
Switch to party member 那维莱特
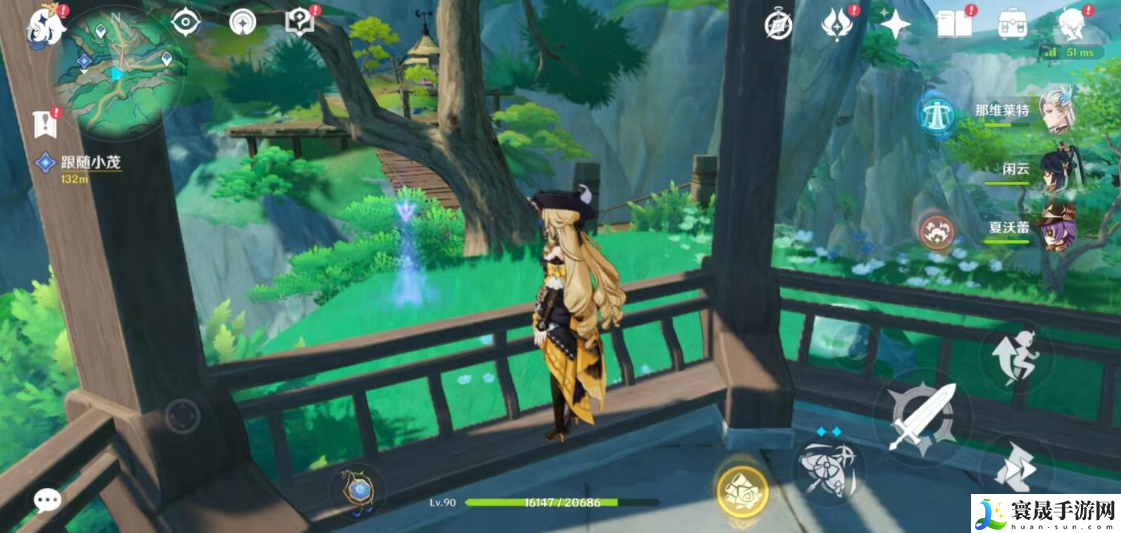coord(1056,111)
